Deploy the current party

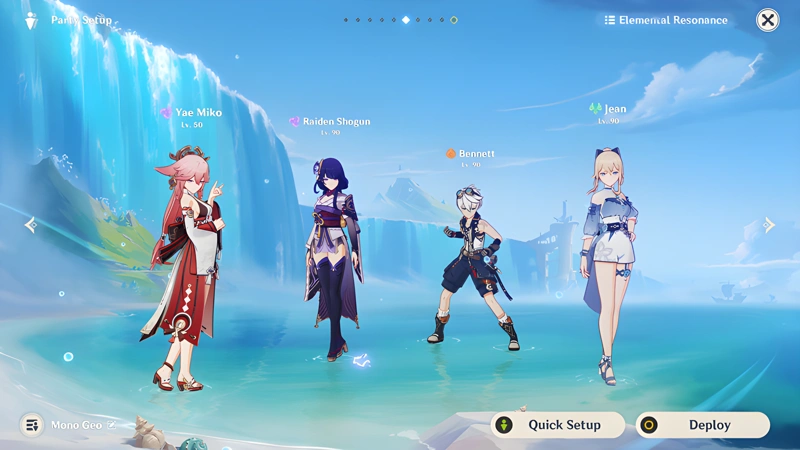pos(703,425)
